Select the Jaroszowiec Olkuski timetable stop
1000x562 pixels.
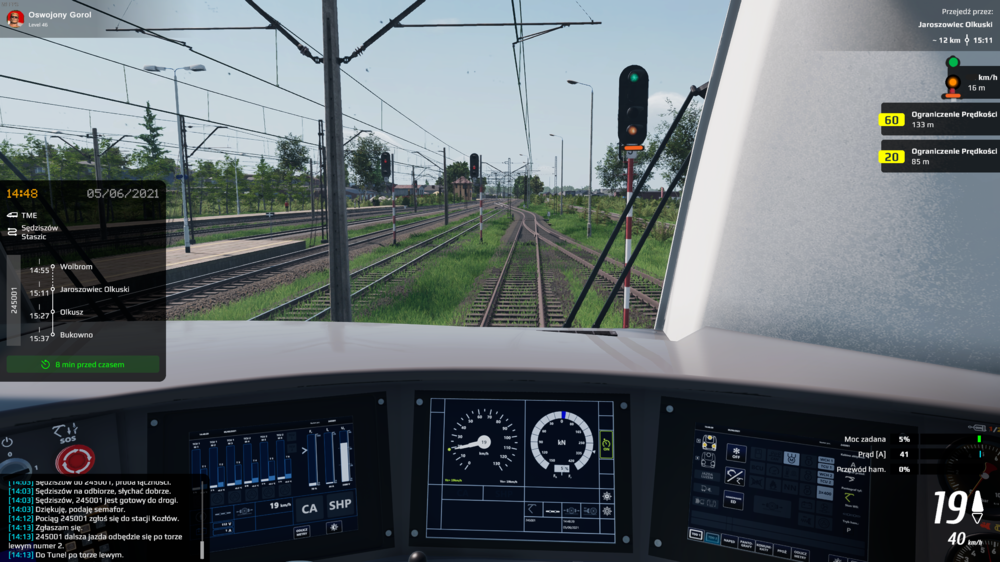tap(94, 289)
